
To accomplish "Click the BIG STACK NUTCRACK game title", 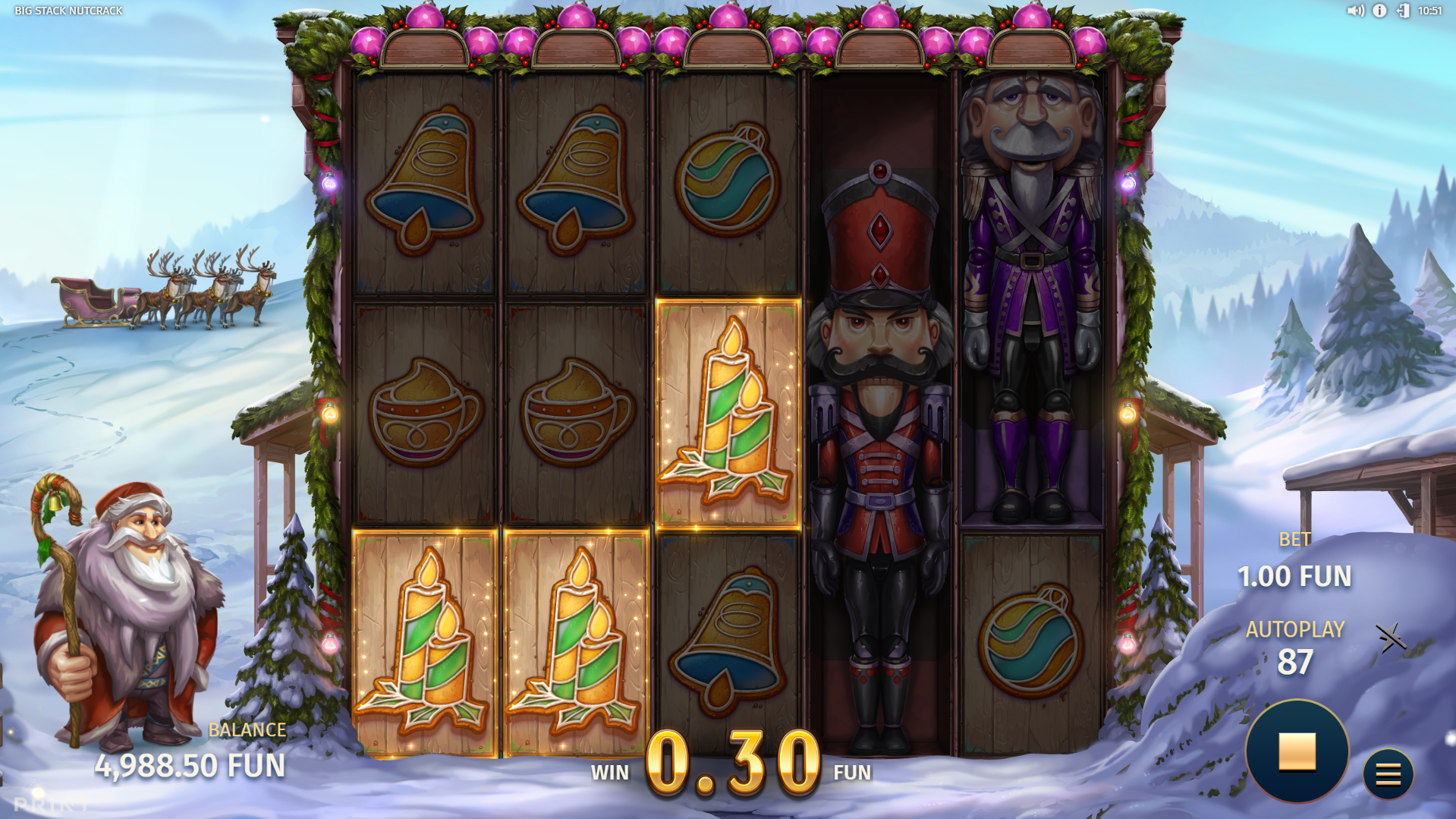I will (x=67, y=11).
